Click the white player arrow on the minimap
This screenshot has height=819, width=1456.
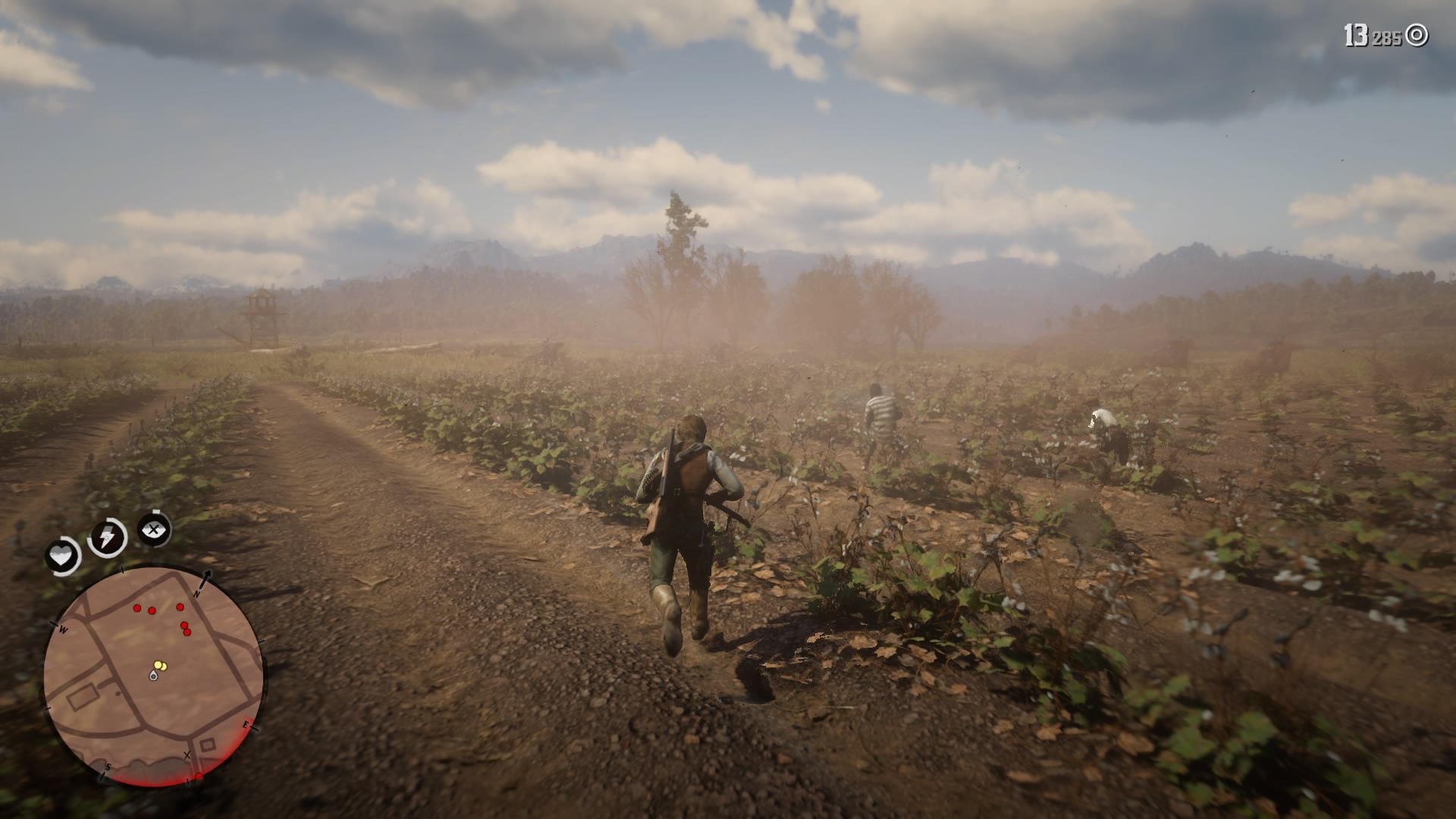coord(153,675)
